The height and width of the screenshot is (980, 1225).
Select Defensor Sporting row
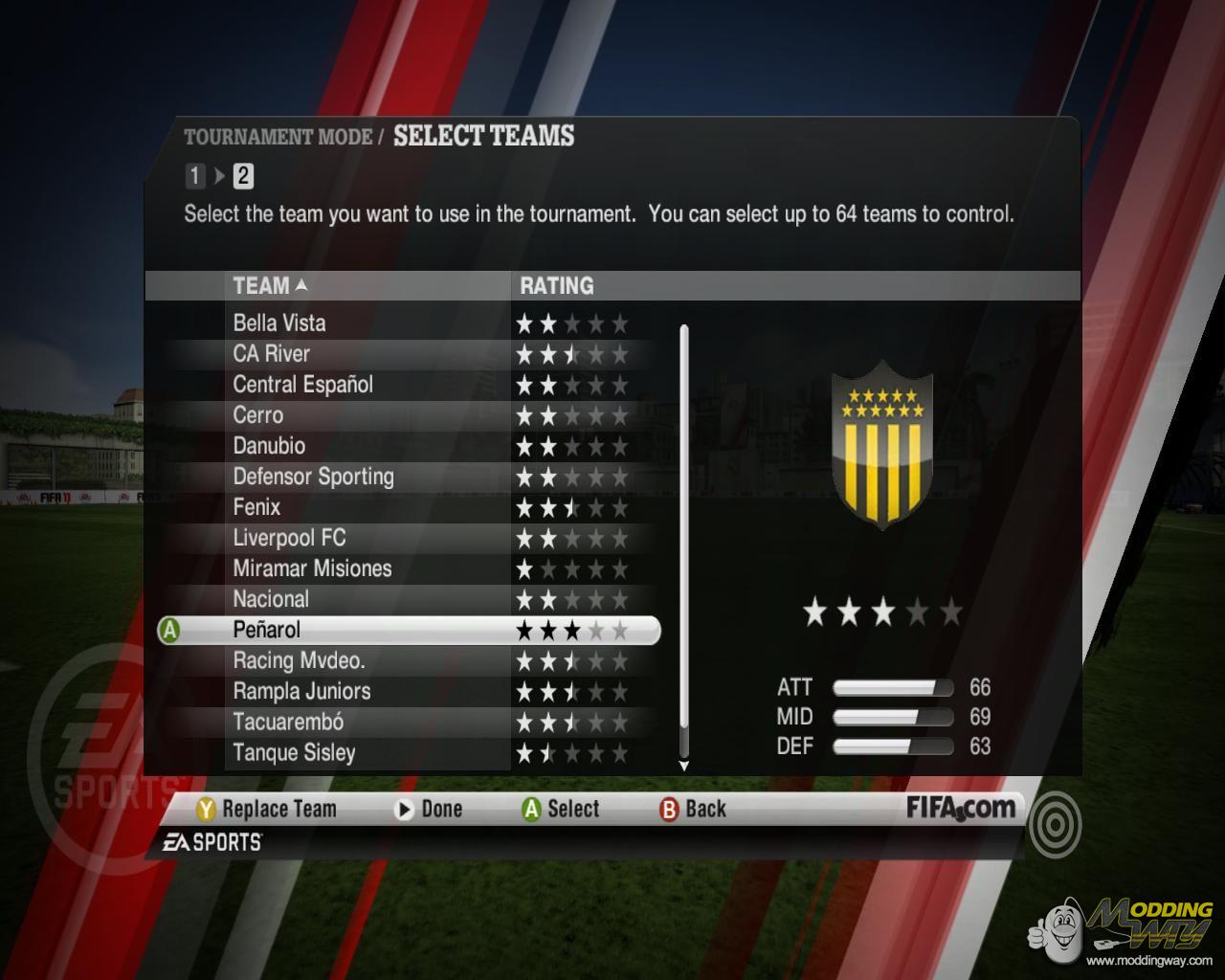point(313,477)
